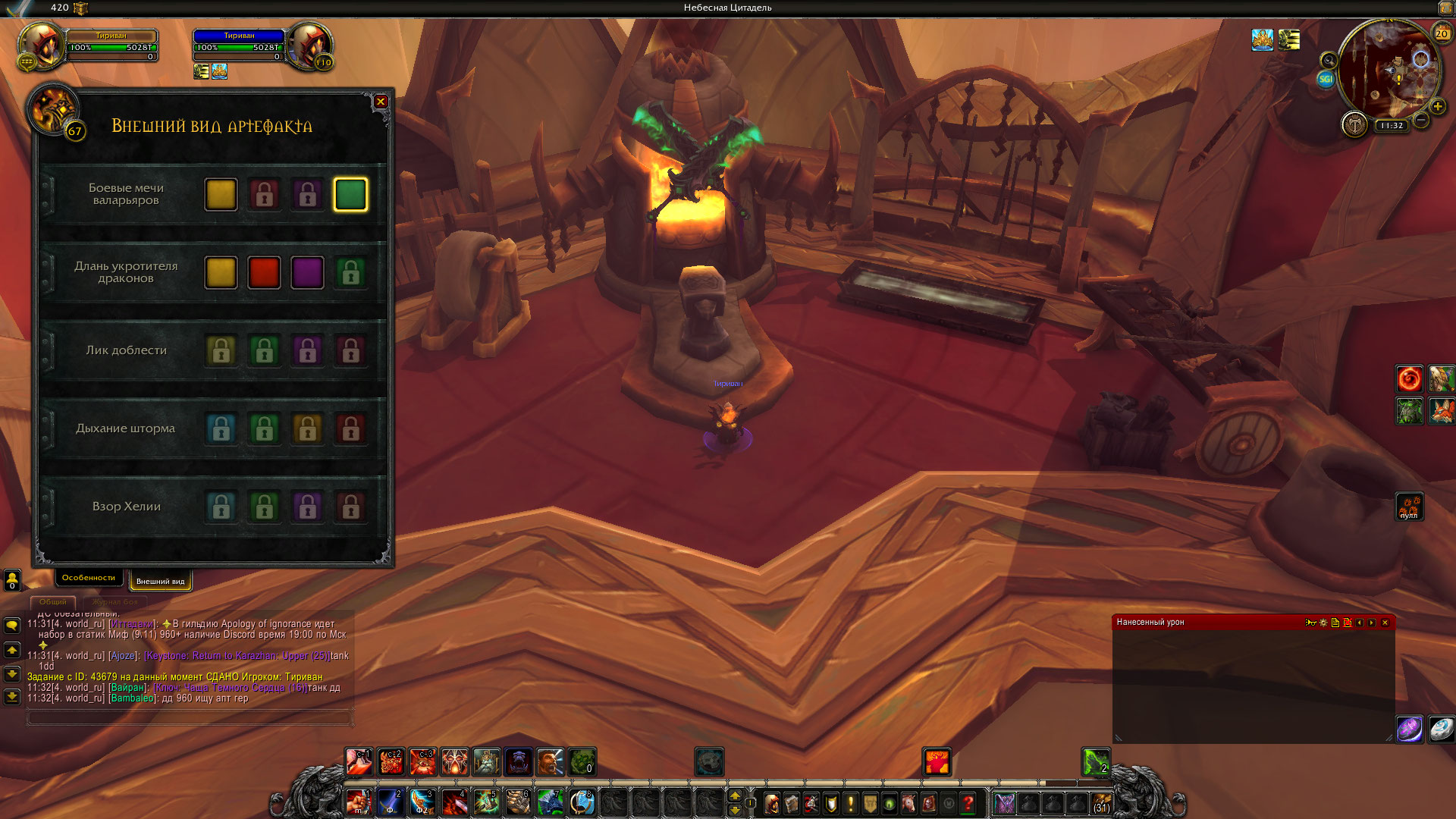
Task: Click the blue SGI minimap button
Action: [x=1326, y=79]
